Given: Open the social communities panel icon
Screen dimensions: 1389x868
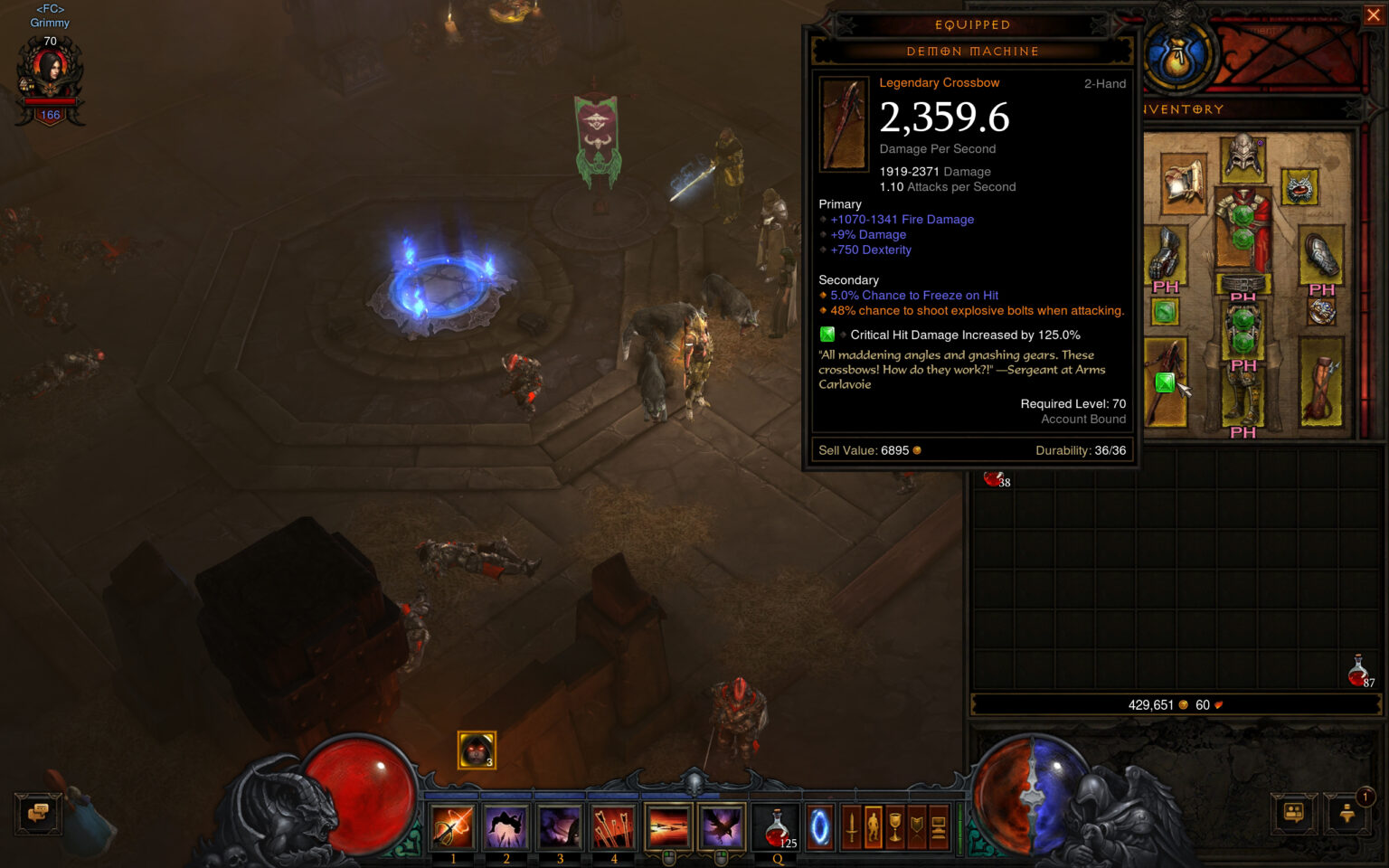Looking at the screenshot, I should 1293,814.
